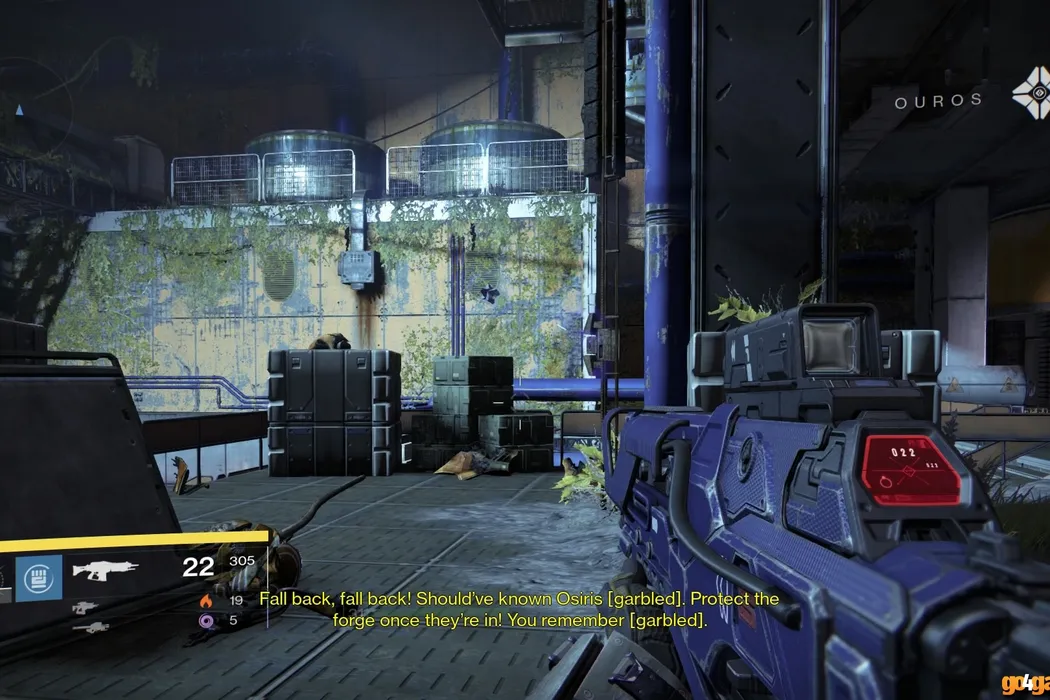This screenshot has height=700, width=1050.
Task: Click the blue fist melee ability icon
Action: (x=38, y=578)
